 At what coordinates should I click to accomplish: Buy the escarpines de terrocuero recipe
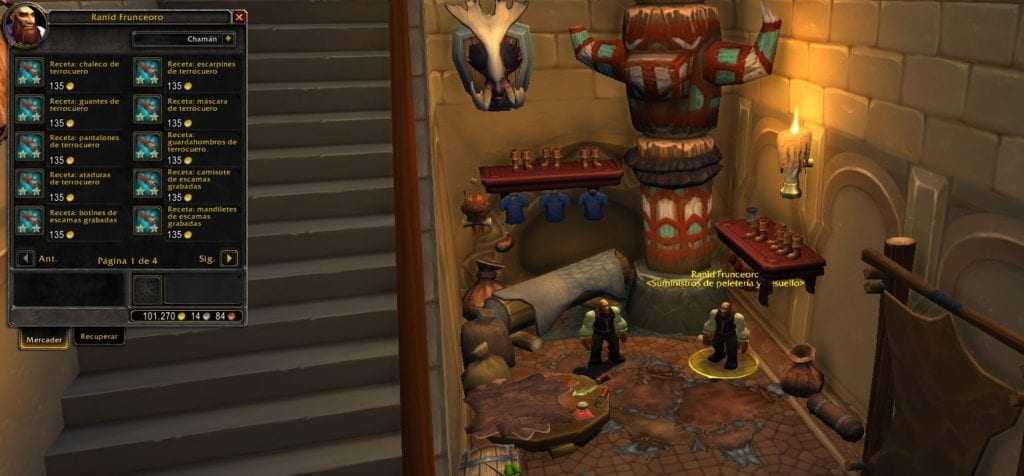coord(148,71)
